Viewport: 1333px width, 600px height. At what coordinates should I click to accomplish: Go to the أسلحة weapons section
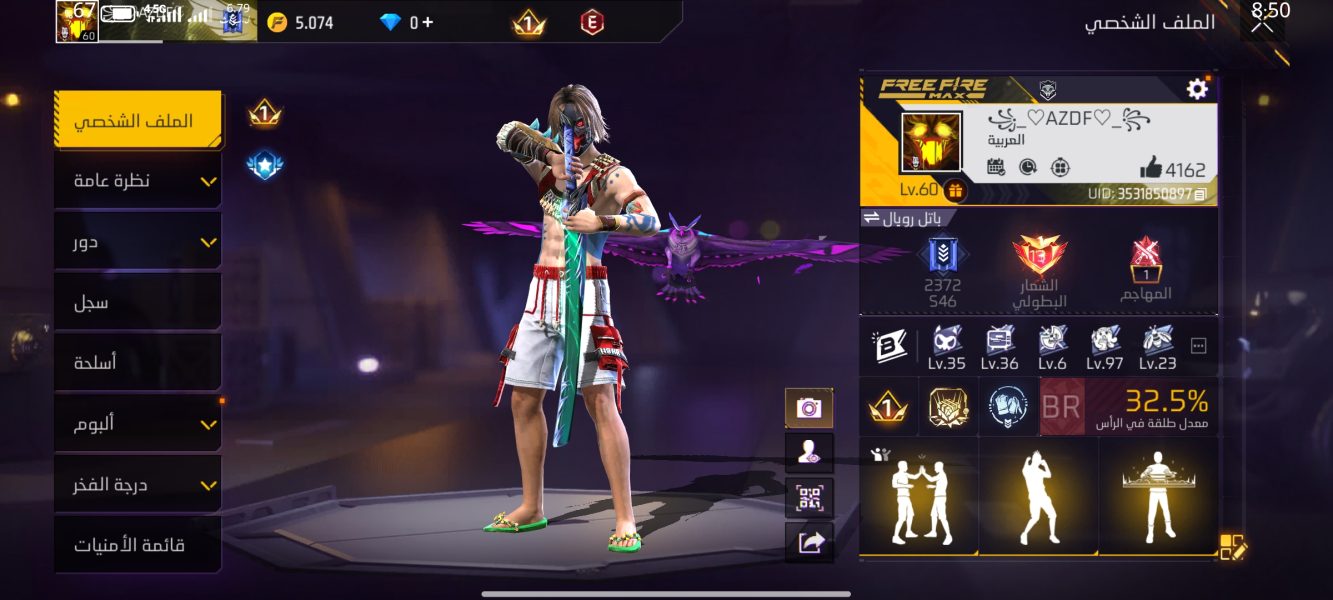137,362
